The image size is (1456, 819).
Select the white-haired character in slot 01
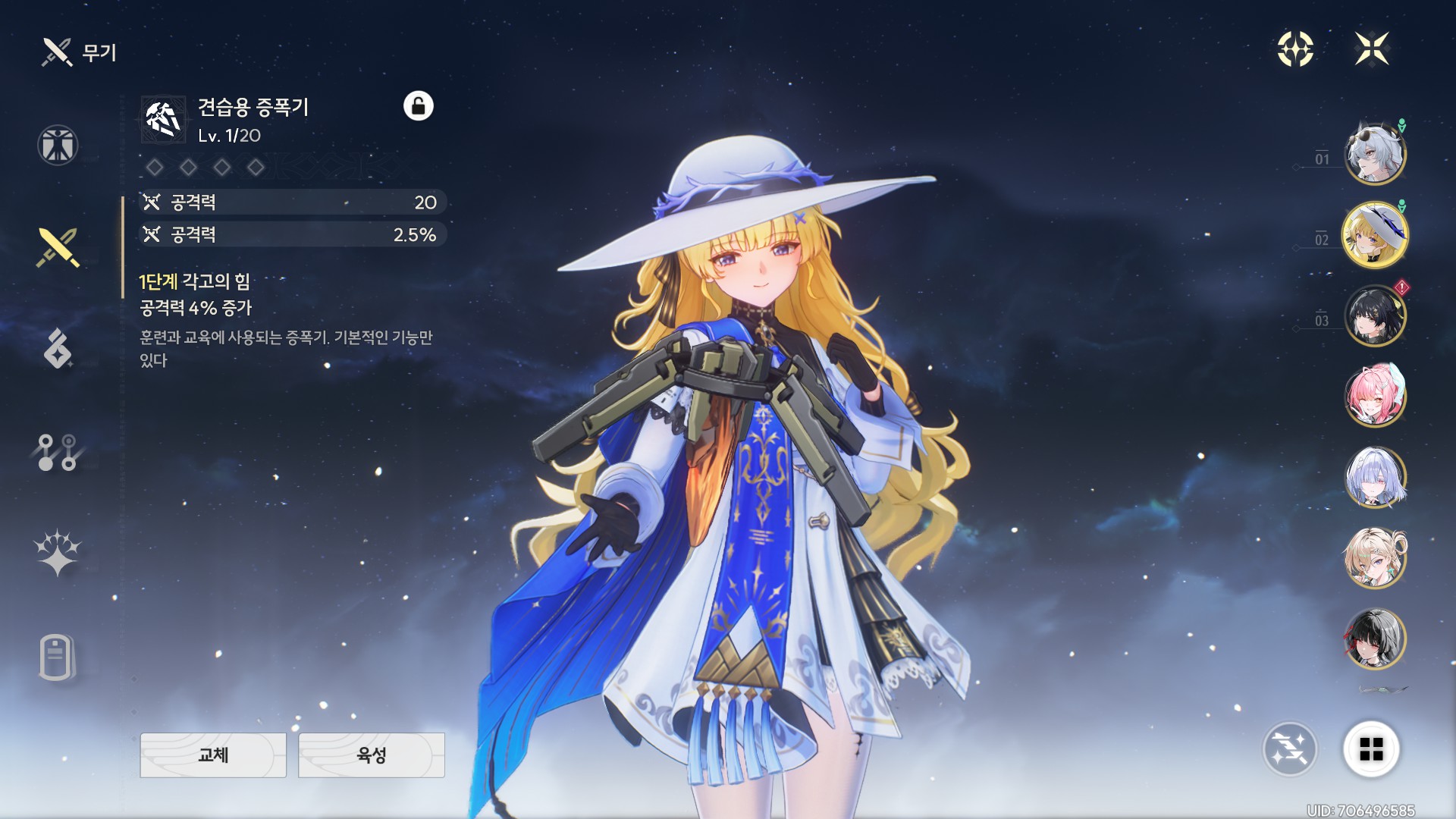pyautogui.click(x=1375, y=154)
